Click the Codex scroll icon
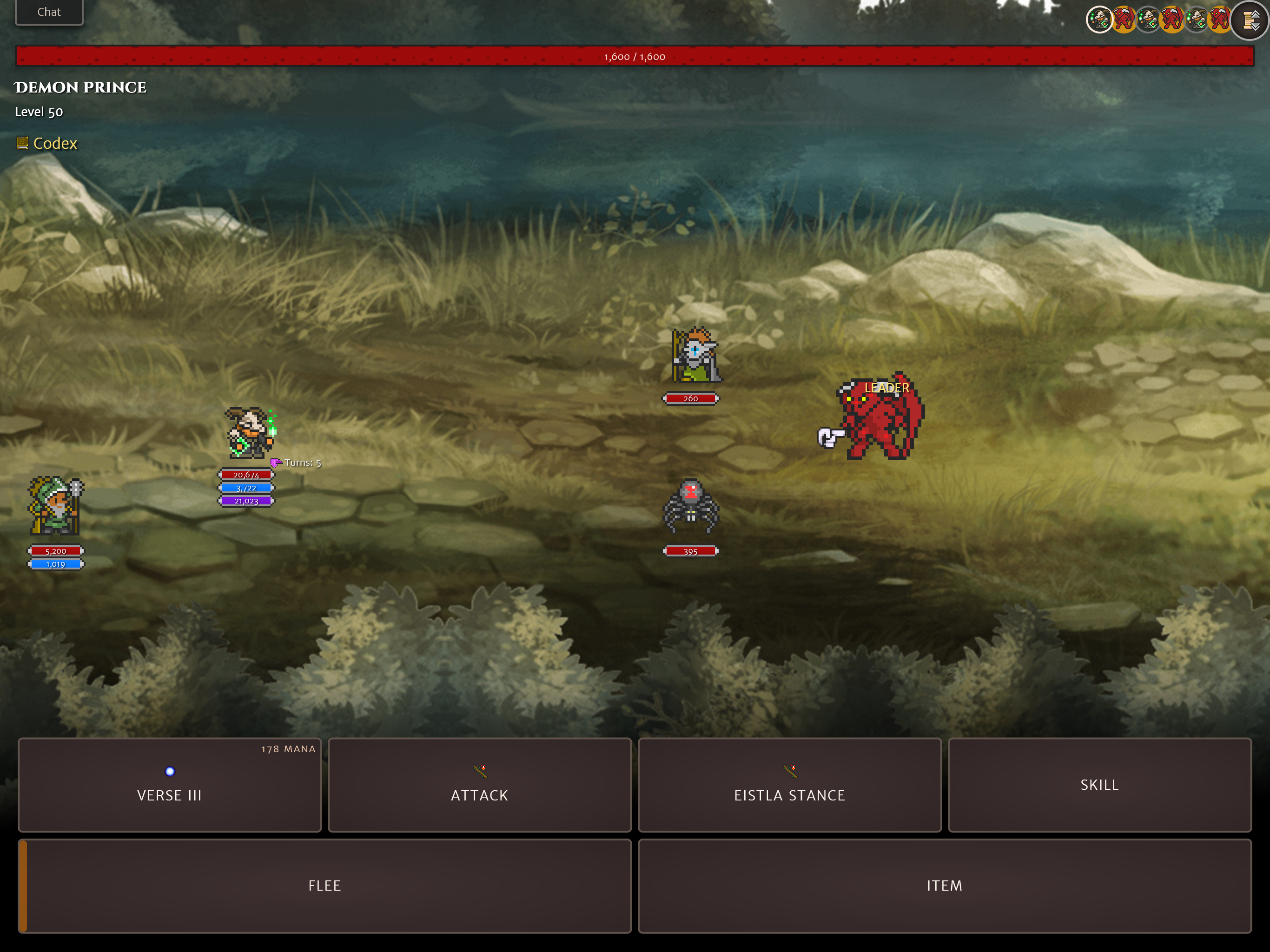1270x952 pixels. pyautogui.click(x=22, y=143)
